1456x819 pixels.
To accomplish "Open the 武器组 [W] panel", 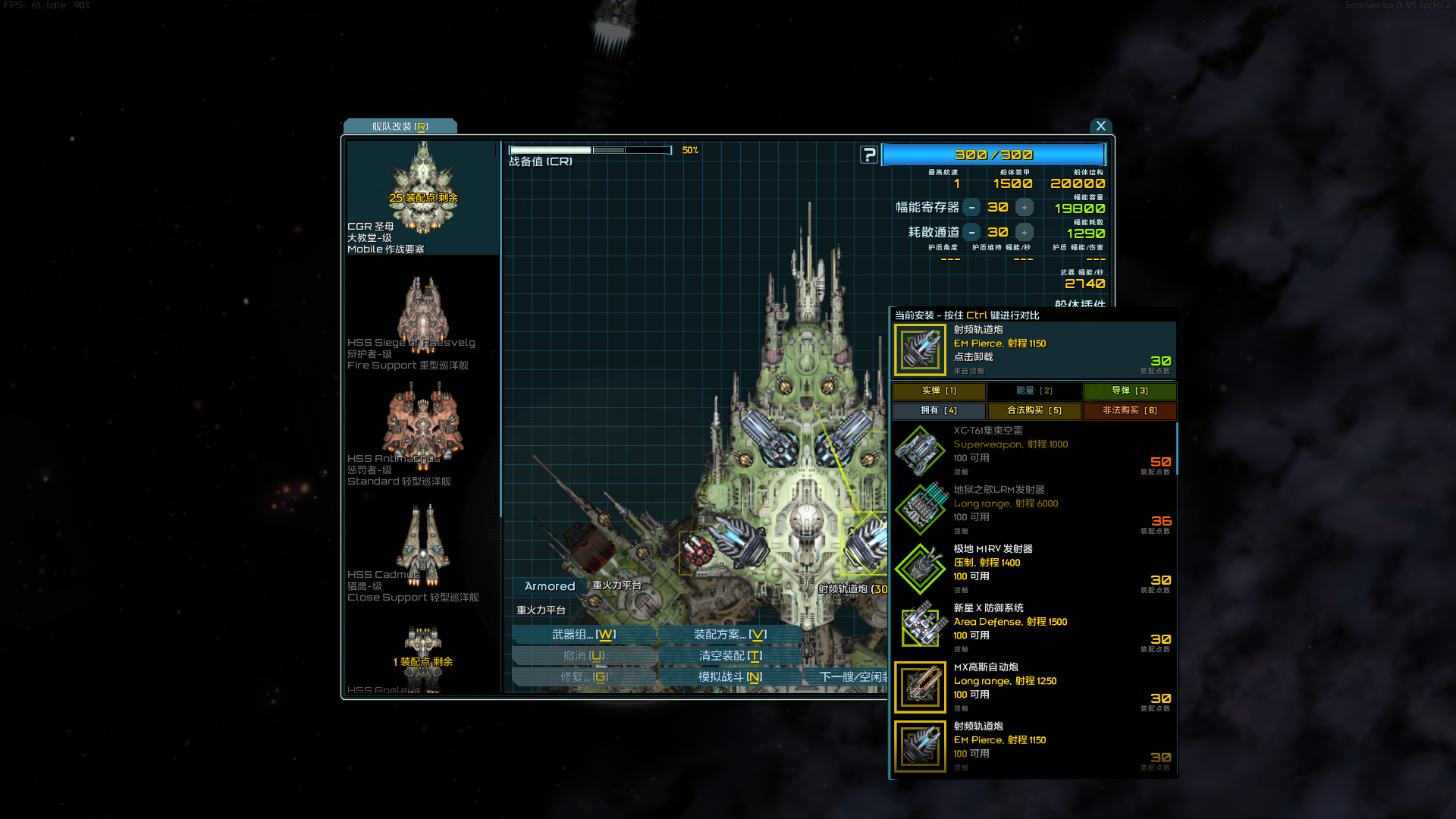I will (x=584, y=634).
